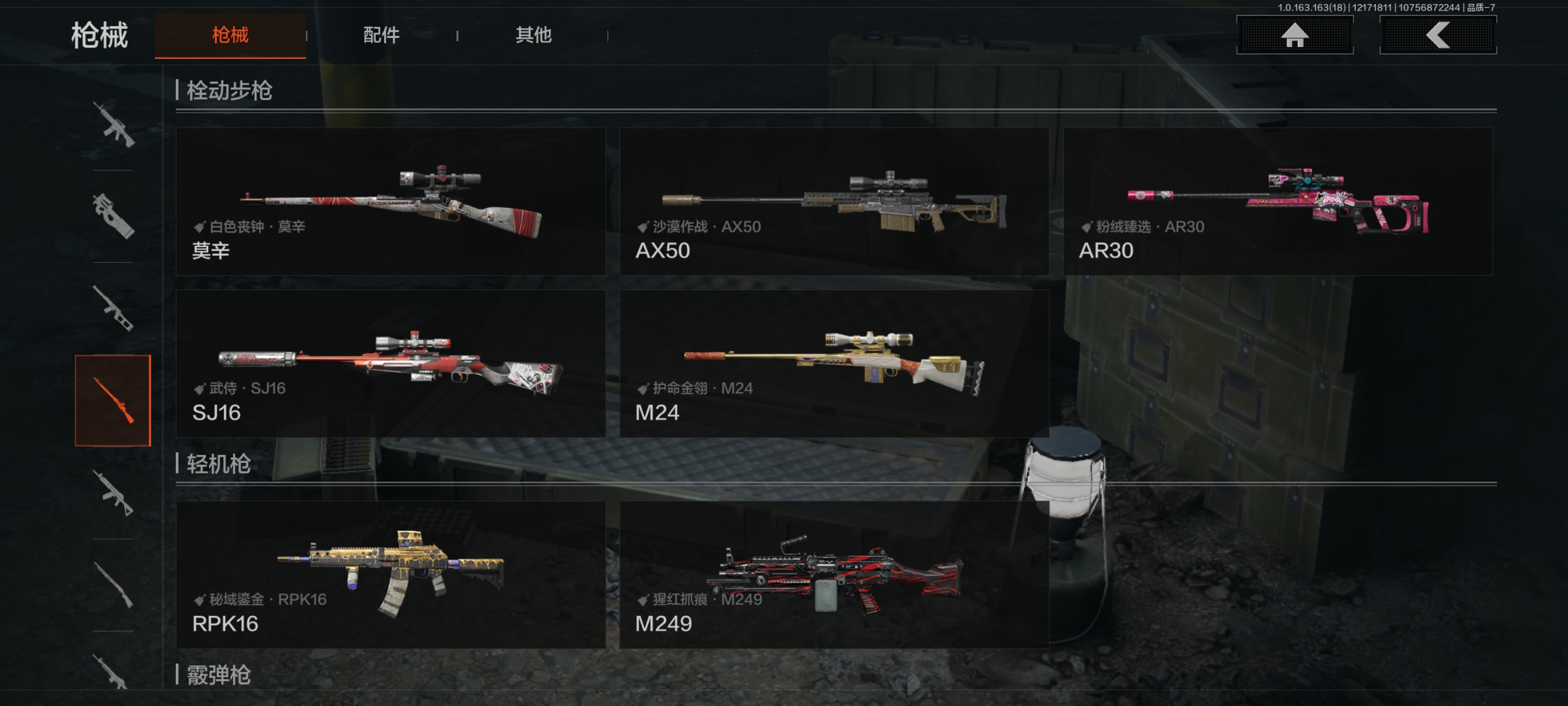Screen dimensions: 1568x706
Task: Go to the home screen
Action: 1294,35
